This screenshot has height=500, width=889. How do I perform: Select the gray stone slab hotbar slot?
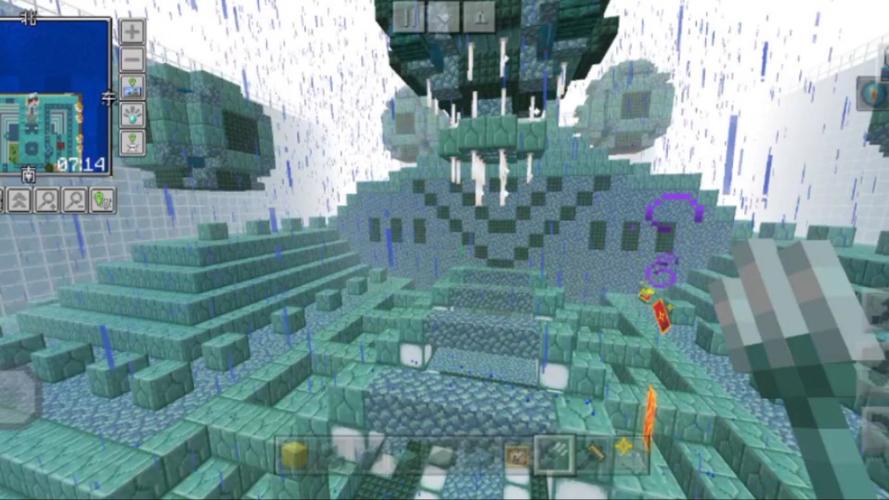442,456
